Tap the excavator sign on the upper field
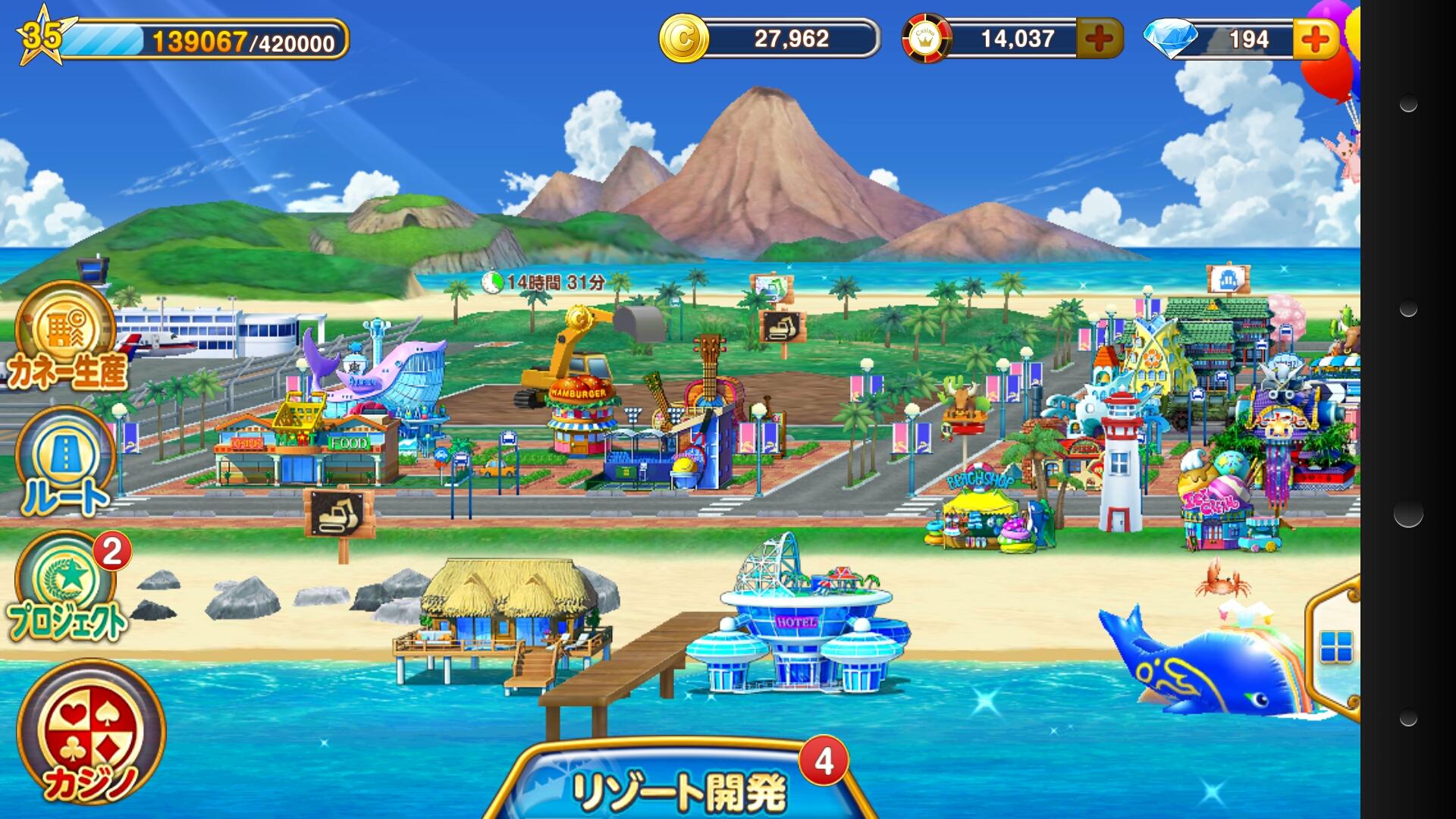Image resolution: width=1456 pixels, height=819 pixels. 782,328
